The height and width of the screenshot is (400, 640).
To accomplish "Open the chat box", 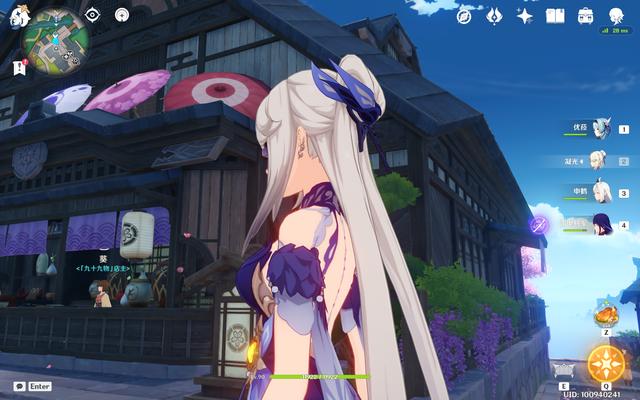I will tap(32, 386).
